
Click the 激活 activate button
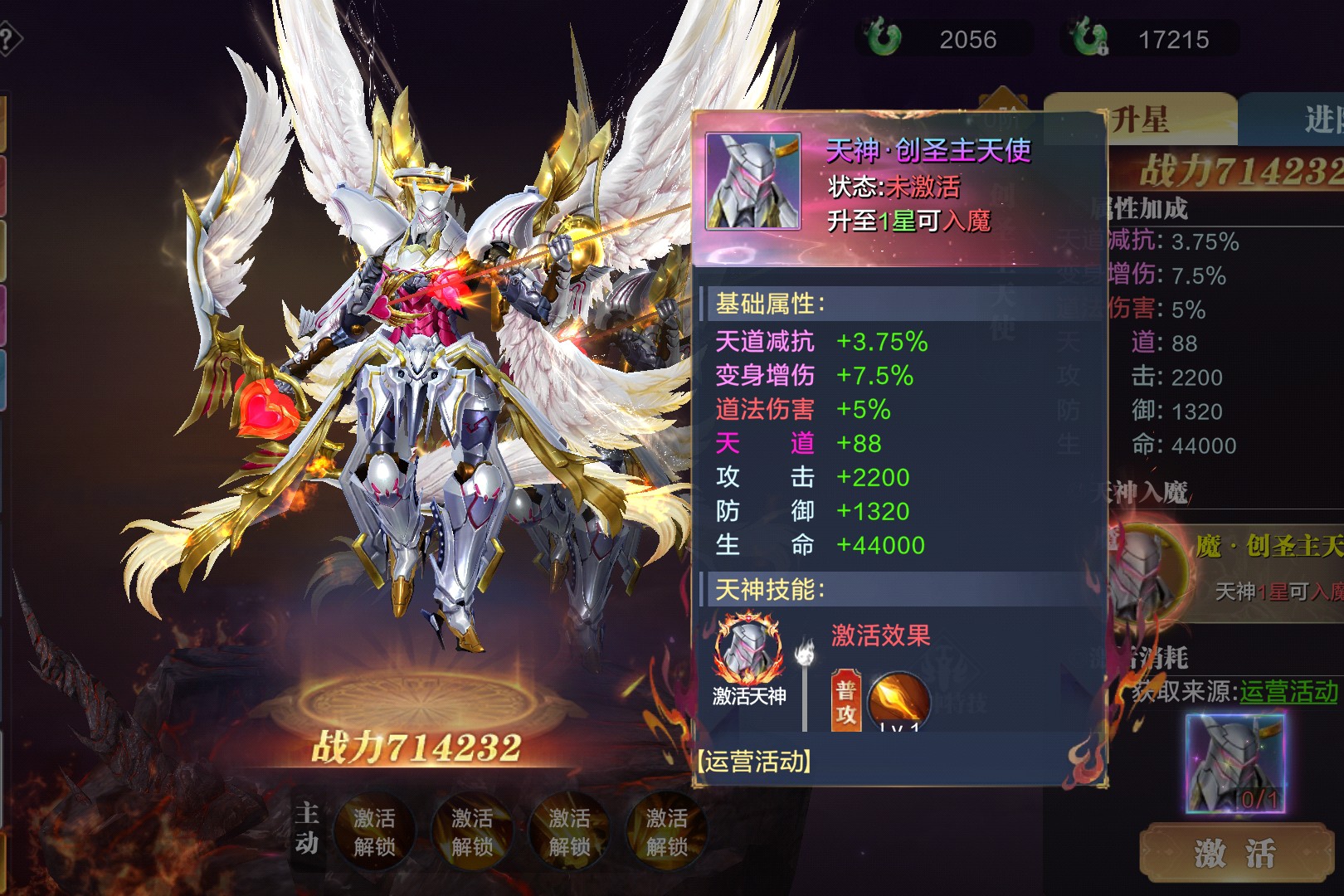click(x=1236, y=853)
